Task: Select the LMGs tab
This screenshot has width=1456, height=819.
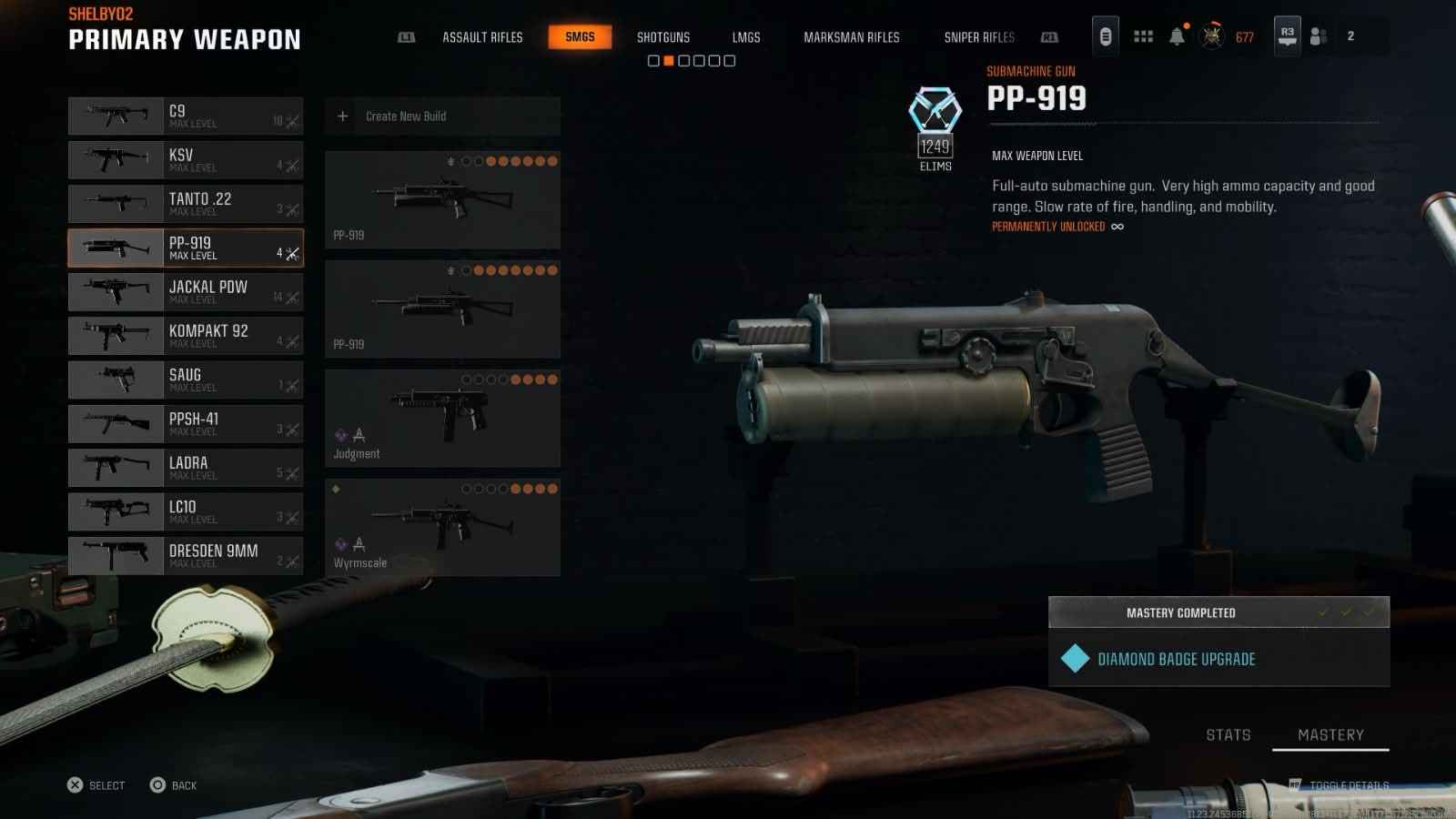Action: click(x=745, y=37)
